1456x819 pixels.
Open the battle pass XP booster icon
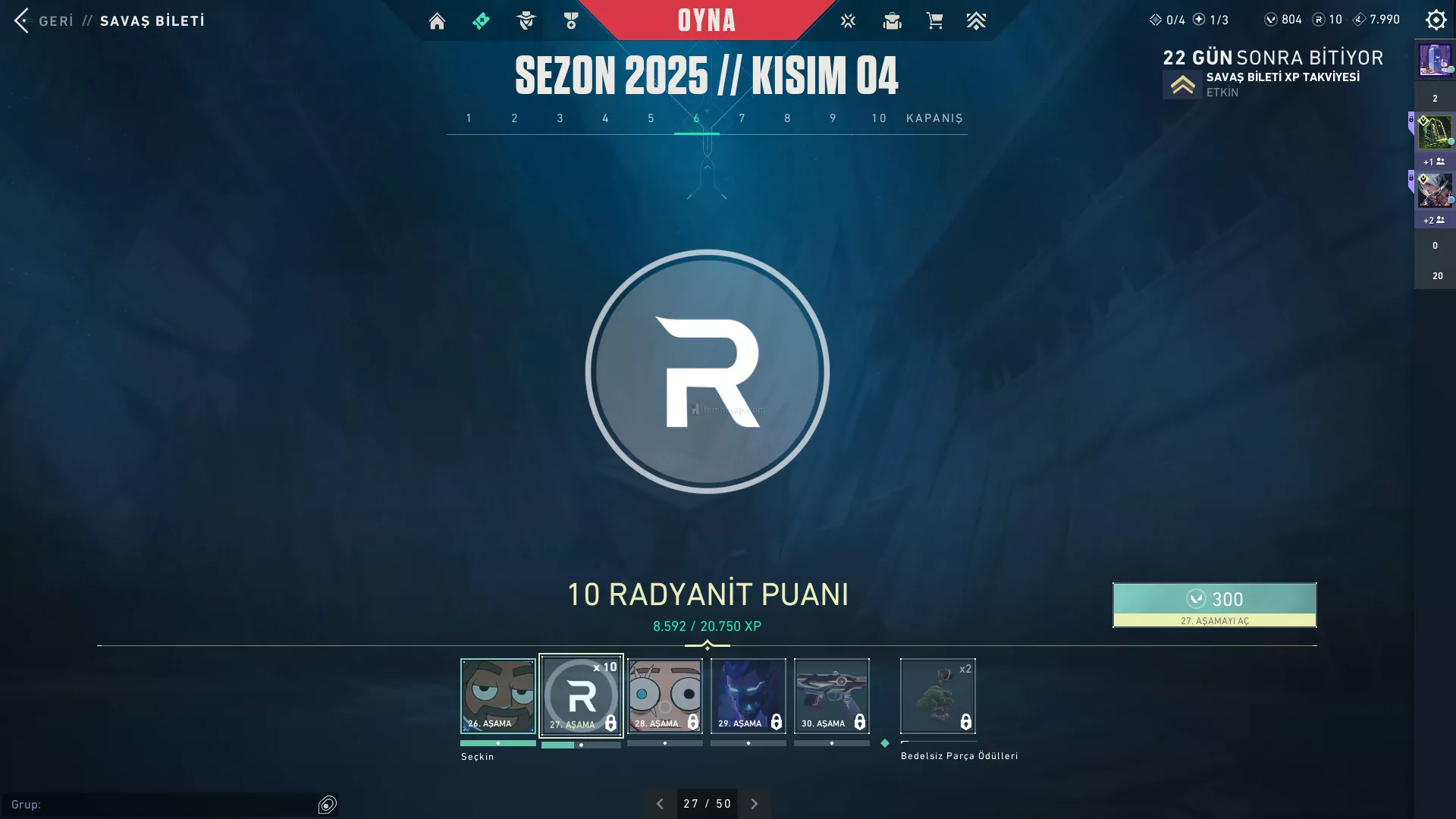pyautogui.click(x=1182, y=84)
